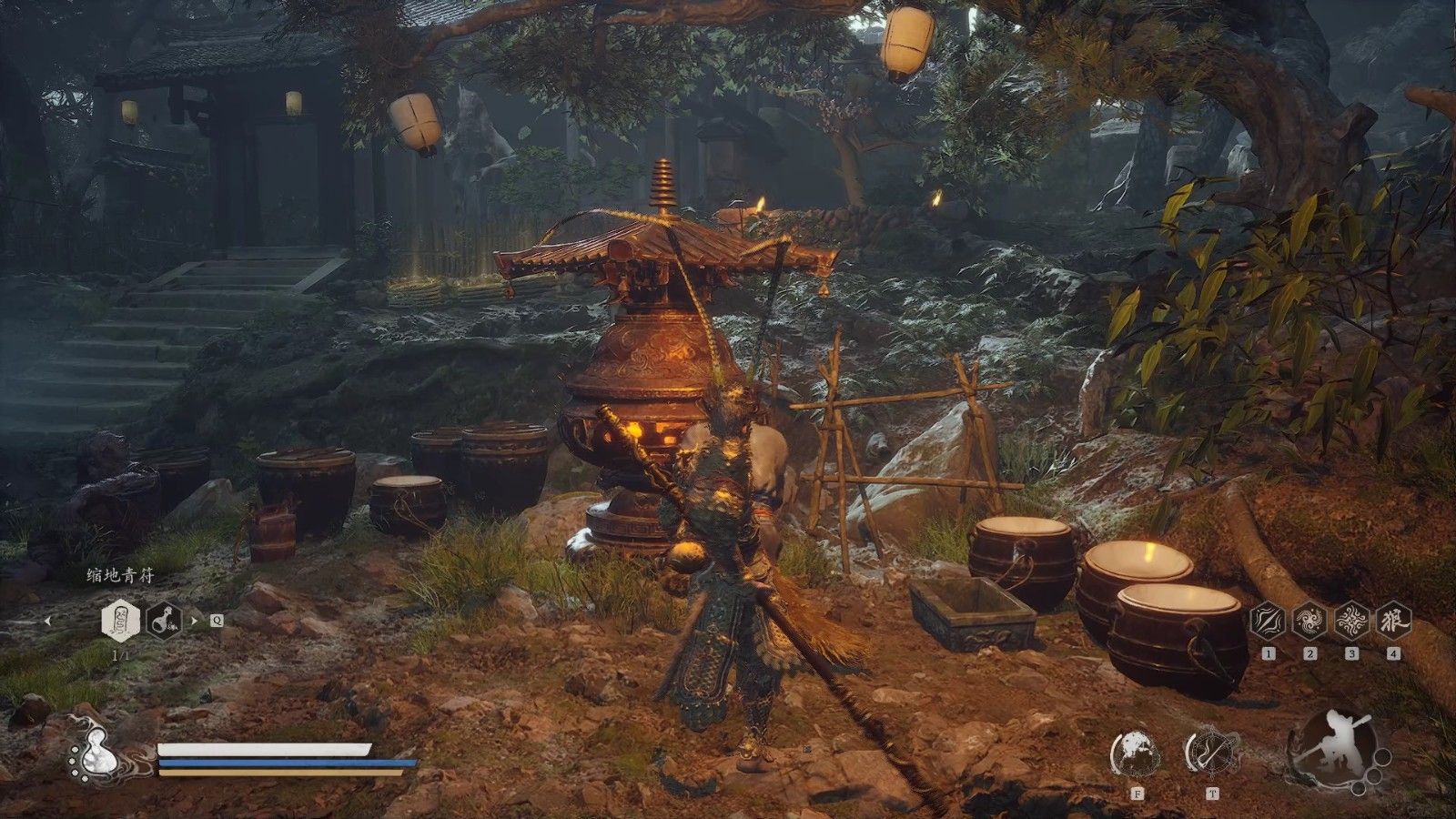Use the vessel skill icon above T
This screenshot has width=1456, height=819.
[x=1212, y=753]
